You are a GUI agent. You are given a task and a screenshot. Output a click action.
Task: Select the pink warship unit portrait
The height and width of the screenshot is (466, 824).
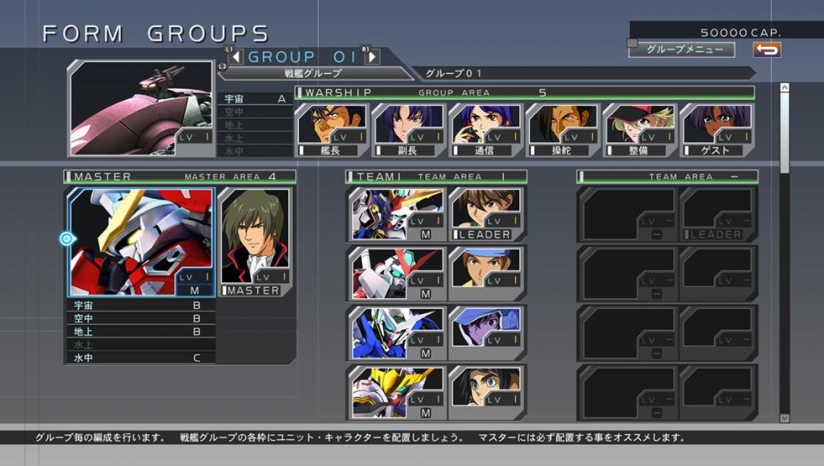point(143,108)
